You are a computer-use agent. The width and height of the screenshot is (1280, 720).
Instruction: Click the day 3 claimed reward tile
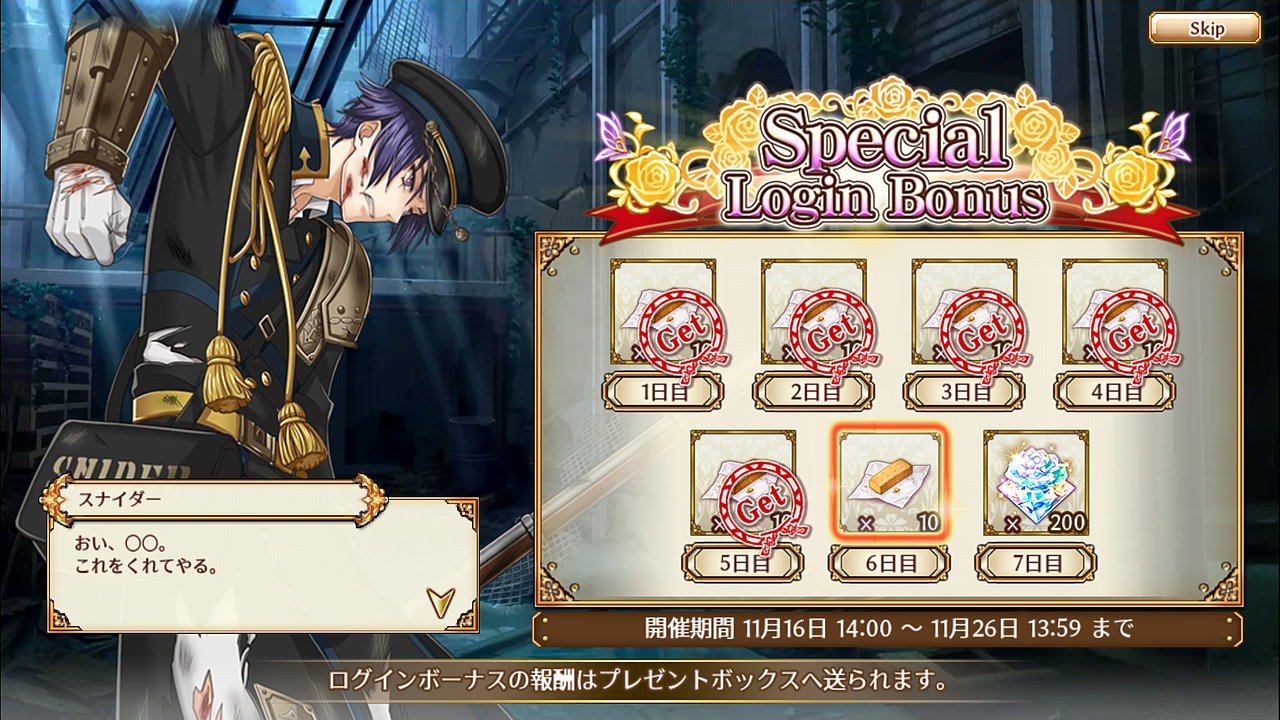964,313
